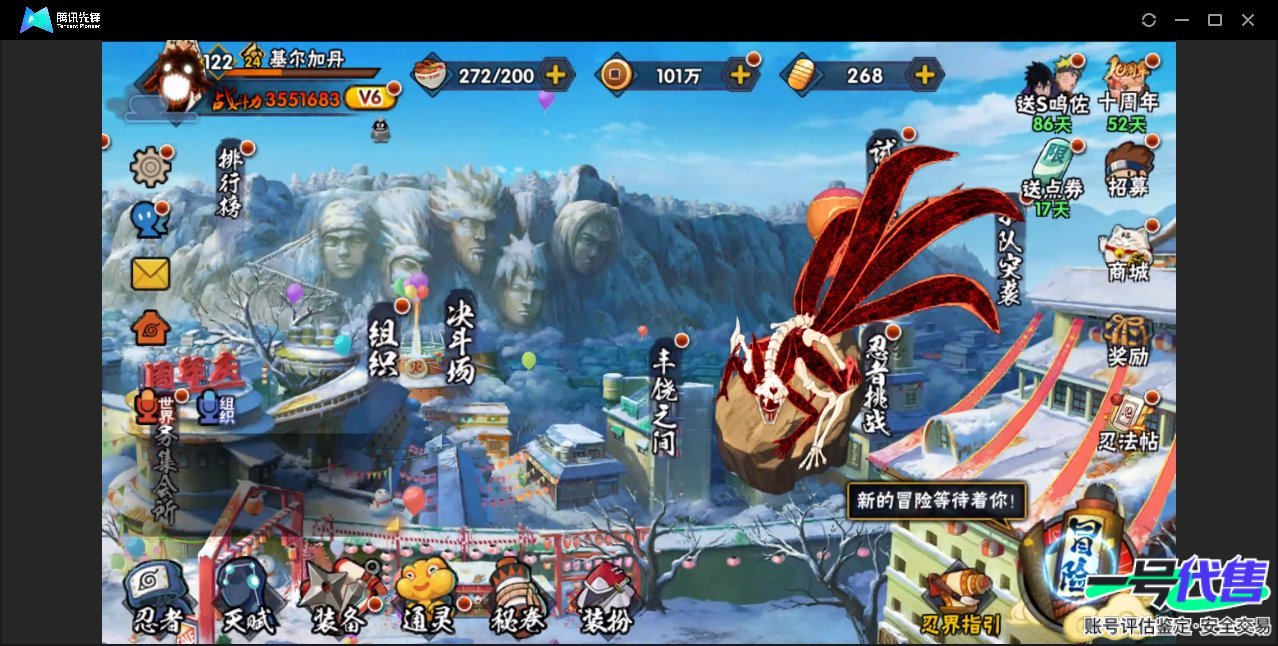
Task: Maximize the emulator window
Action: (x=1215, y=20)
